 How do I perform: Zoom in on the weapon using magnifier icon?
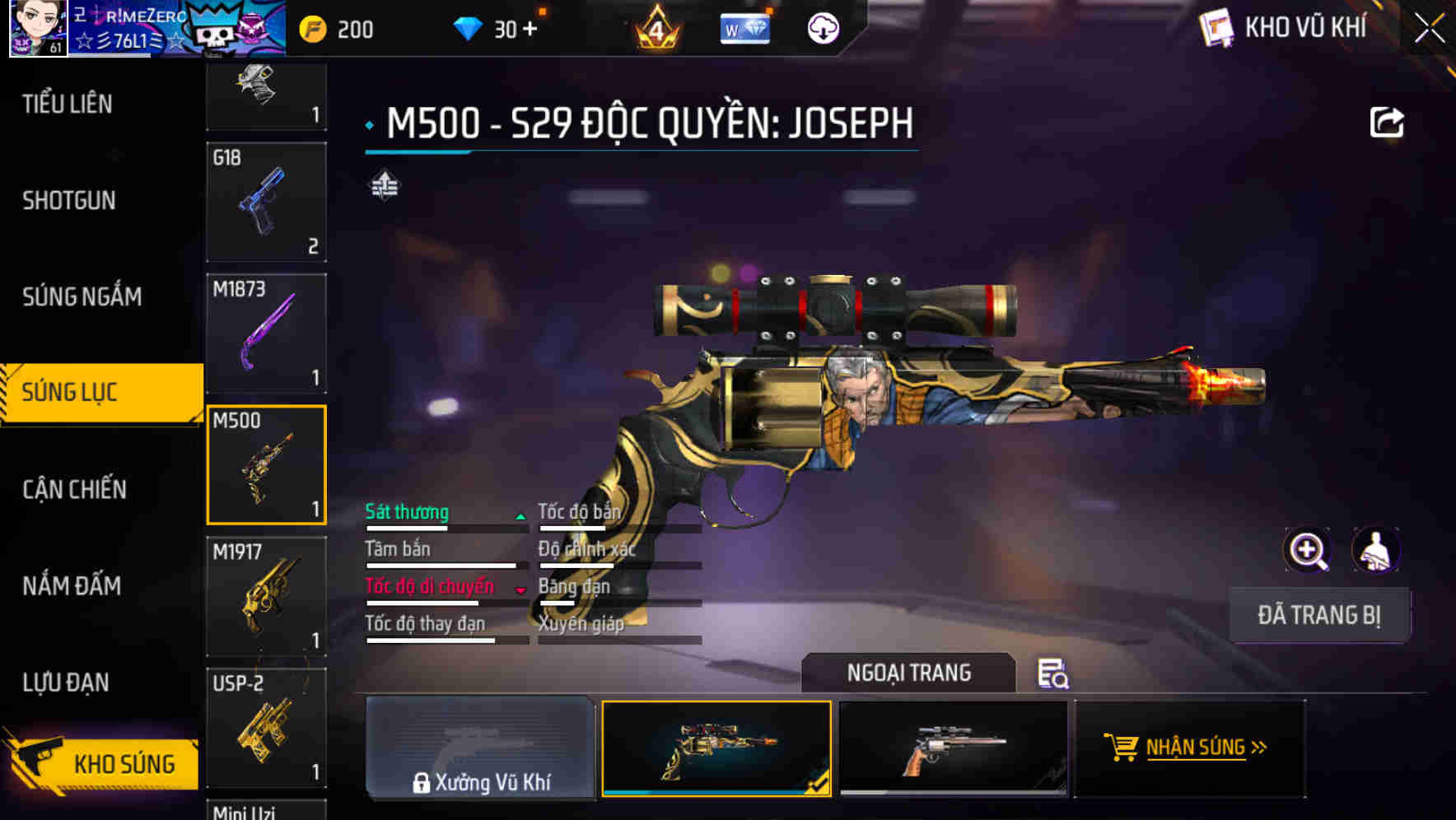1308,550
